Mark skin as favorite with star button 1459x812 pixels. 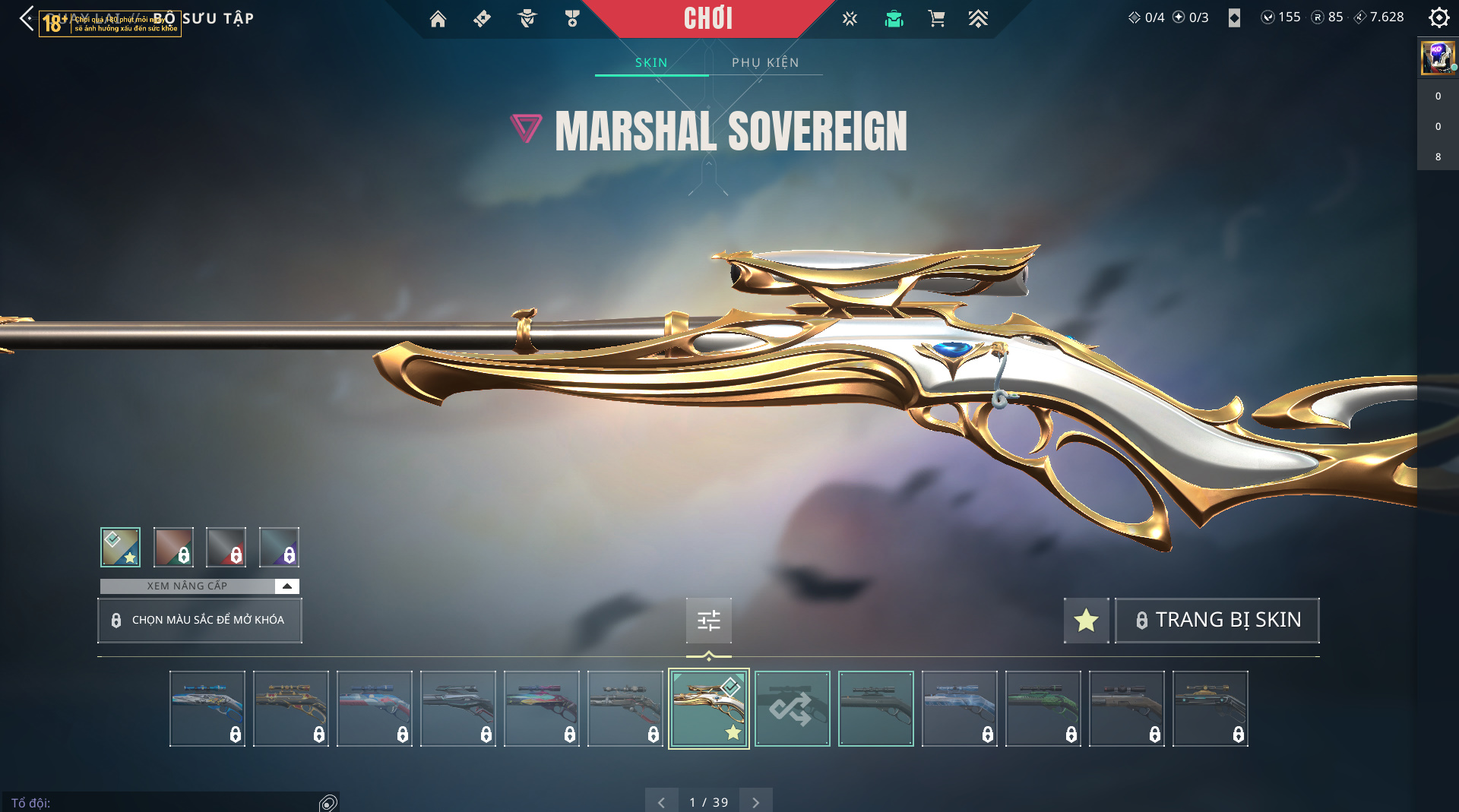1086,620
